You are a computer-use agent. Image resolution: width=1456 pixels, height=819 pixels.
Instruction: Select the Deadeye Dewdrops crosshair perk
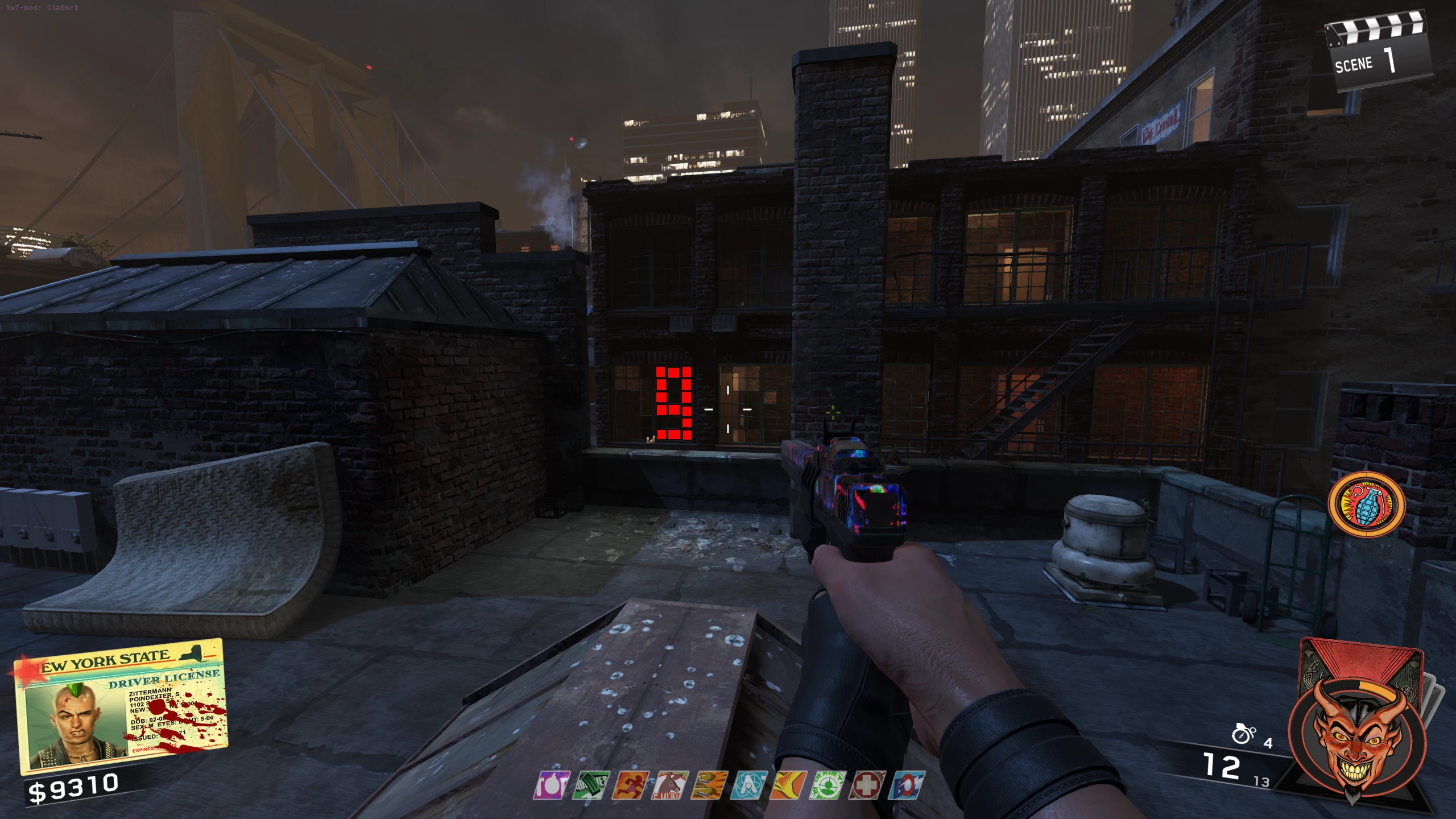pyautogui.click(x=828, y=785)
